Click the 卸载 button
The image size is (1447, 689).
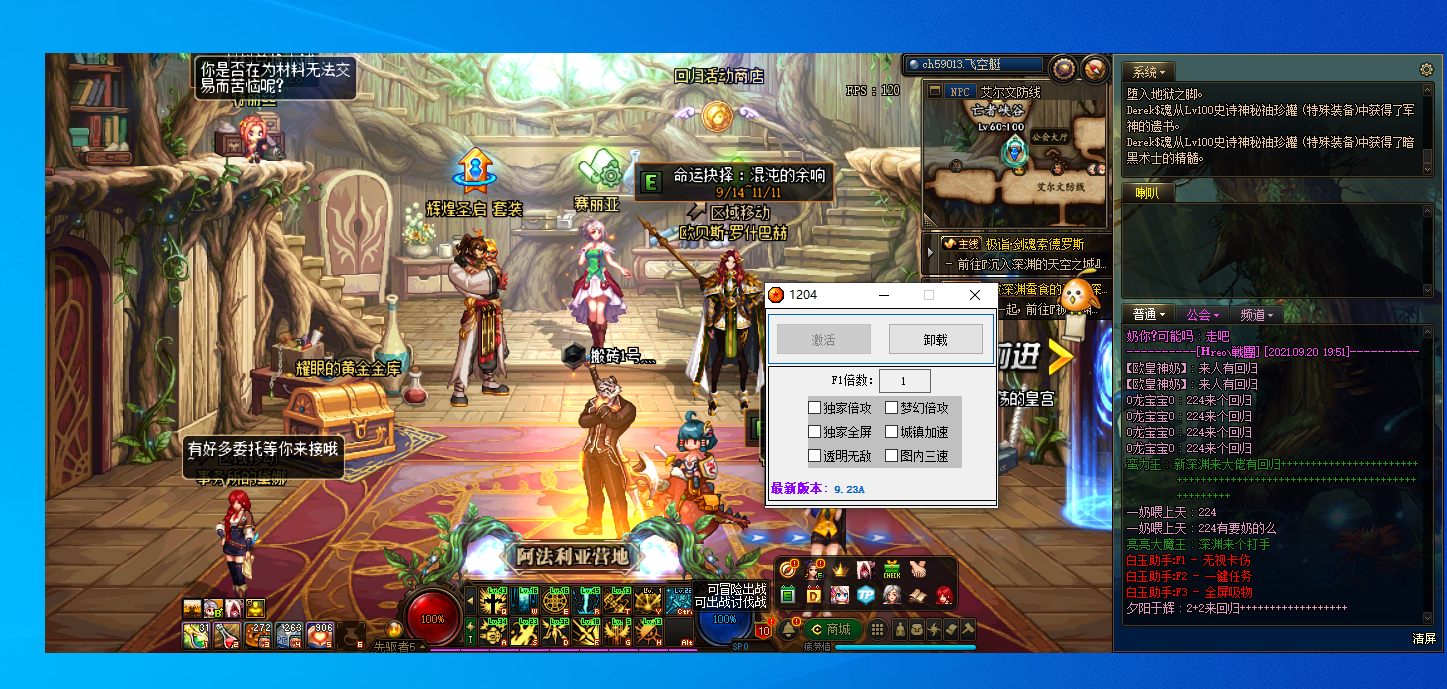pyautogui.click(x=936, y=339)
